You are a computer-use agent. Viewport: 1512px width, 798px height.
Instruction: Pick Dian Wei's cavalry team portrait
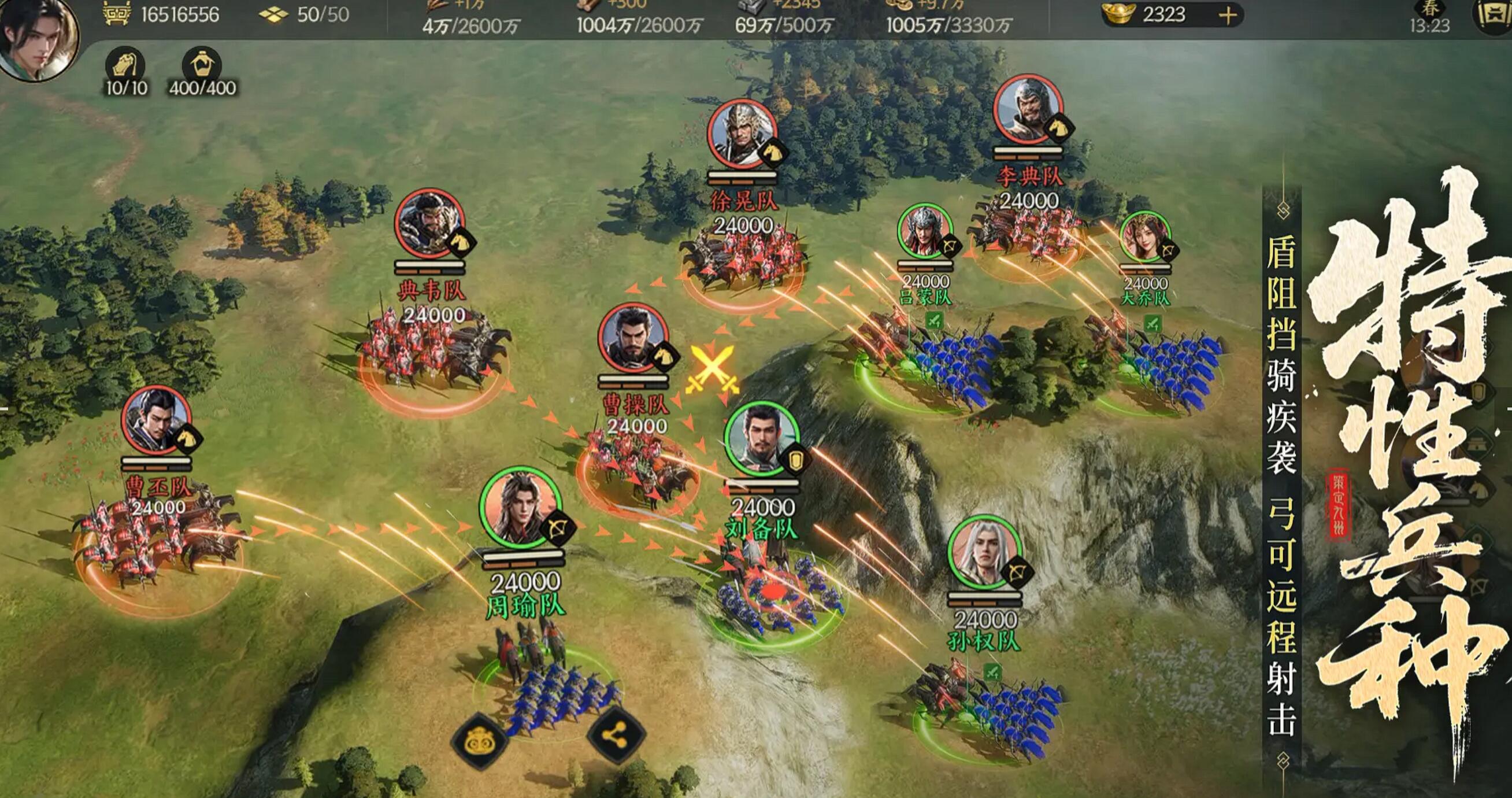click(x=429, y=223)
